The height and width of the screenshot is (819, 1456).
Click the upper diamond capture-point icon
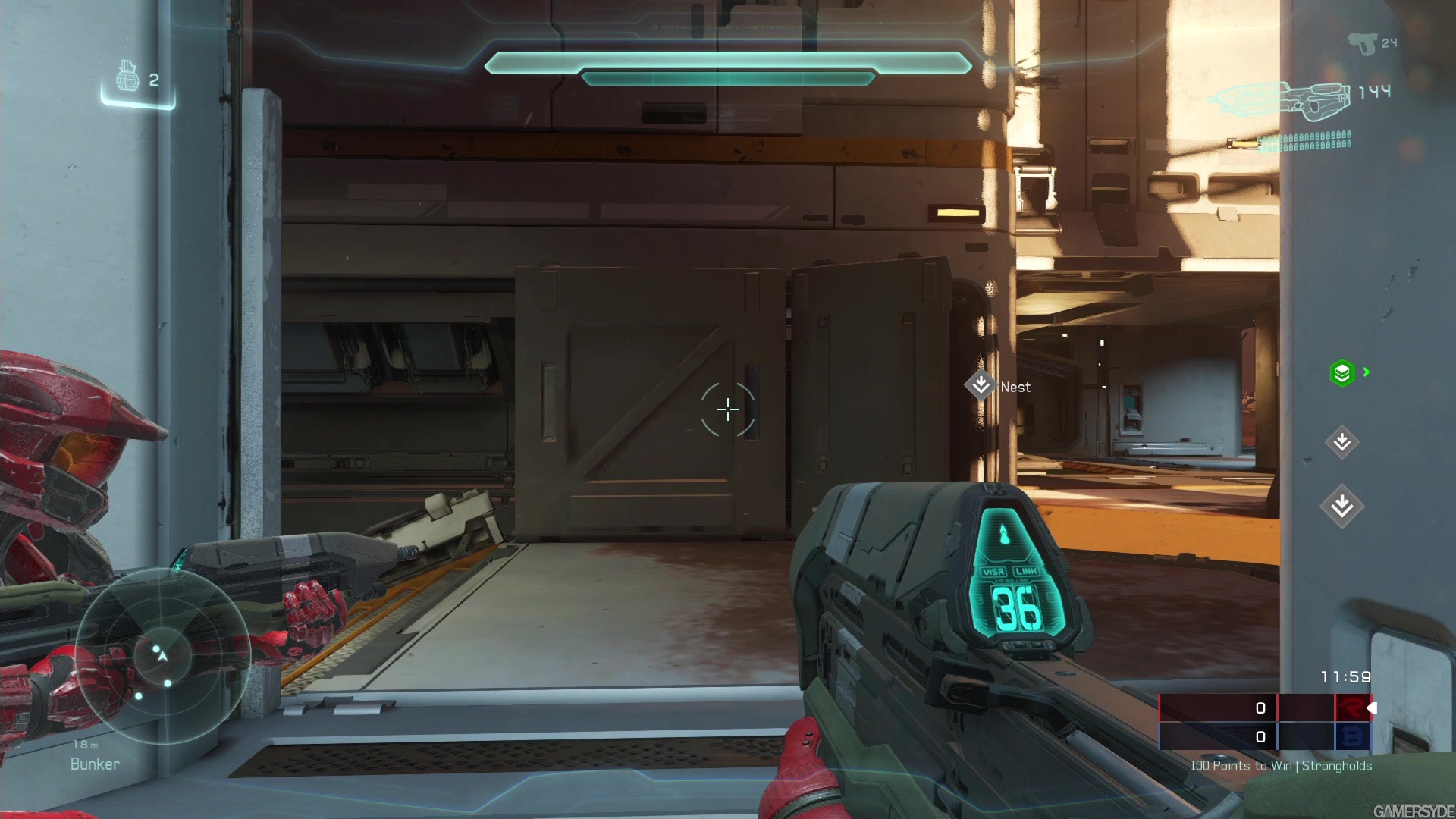pos(1341,443)
